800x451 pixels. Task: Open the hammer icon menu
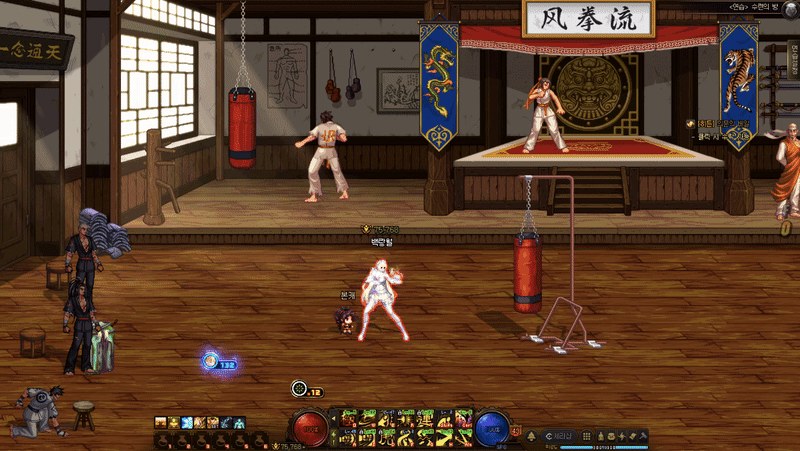pyautogui.click(x=643, y=436)
